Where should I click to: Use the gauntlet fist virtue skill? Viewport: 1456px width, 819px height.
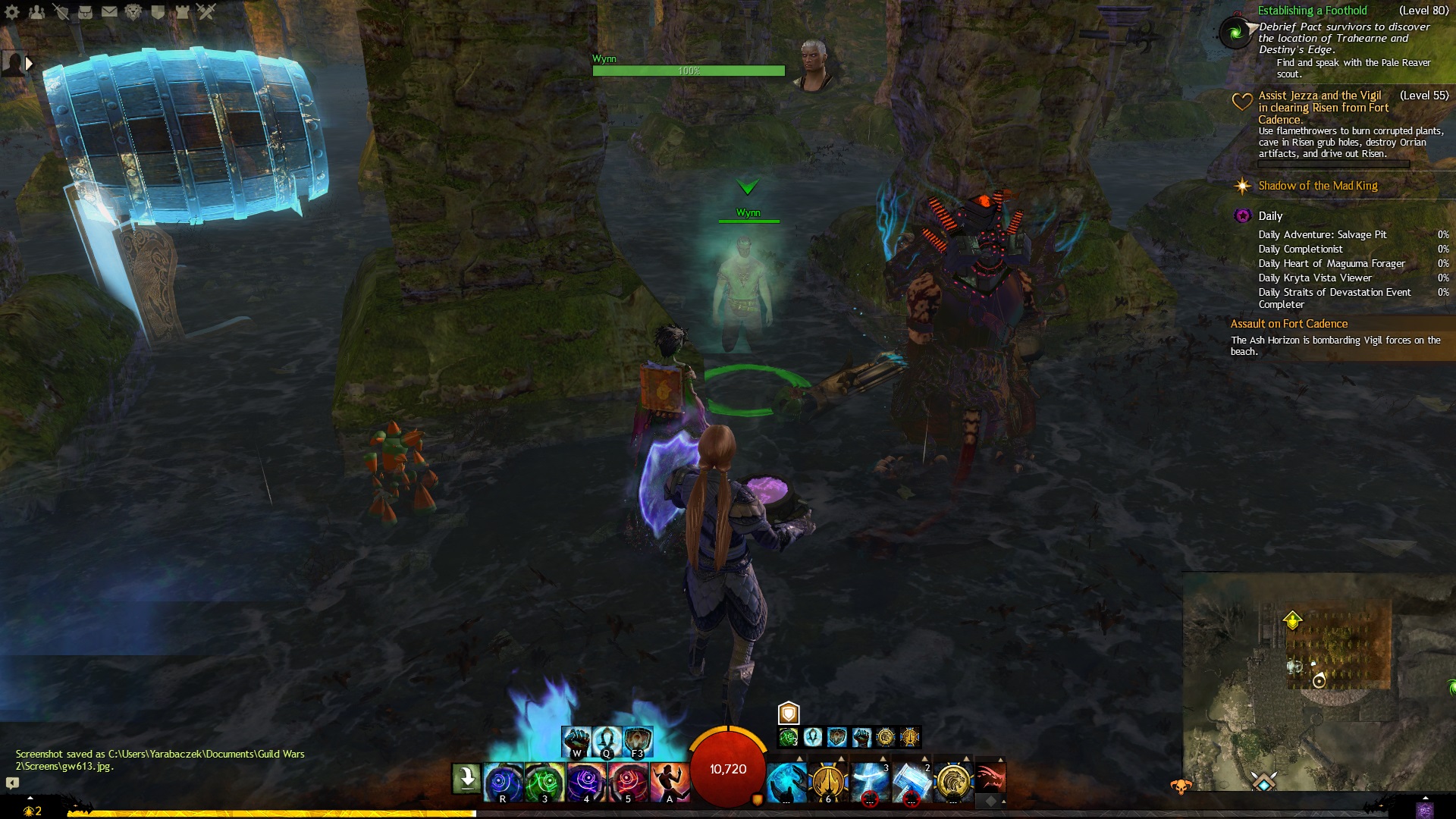[576, 739]
